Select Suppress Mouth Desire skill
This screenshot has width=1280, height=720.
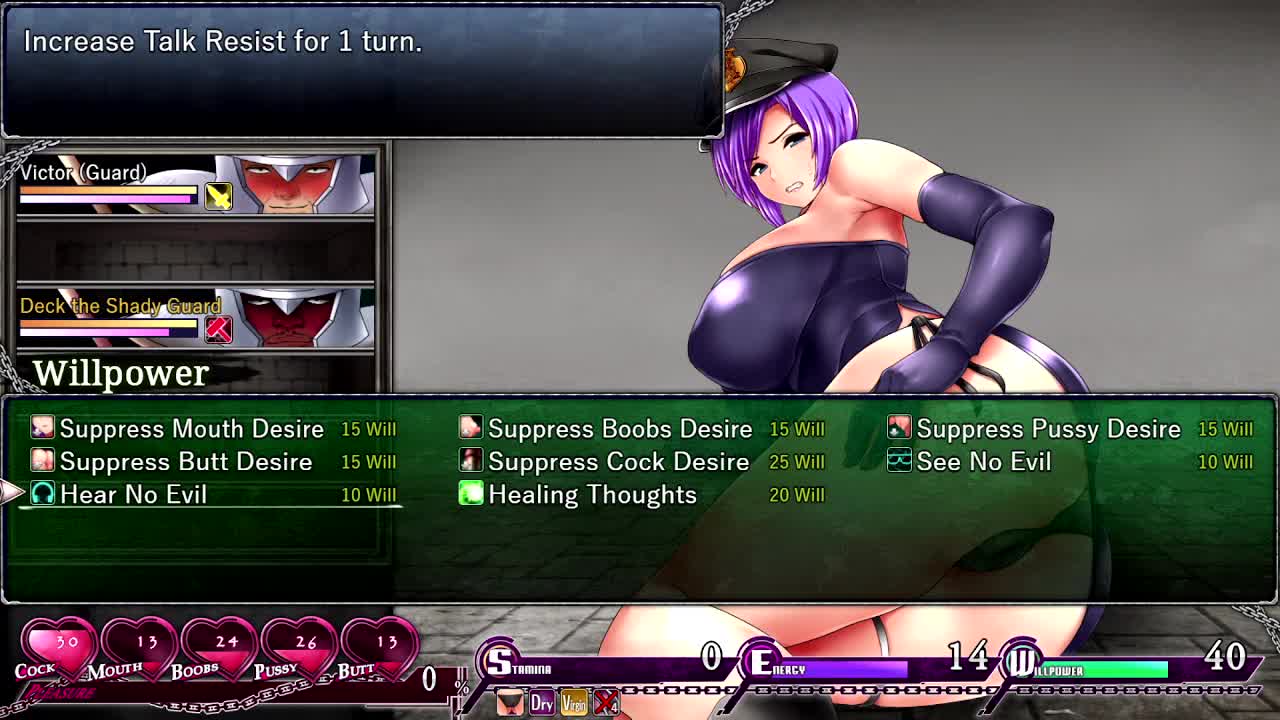pyautogui.click(x=191, y=429)
